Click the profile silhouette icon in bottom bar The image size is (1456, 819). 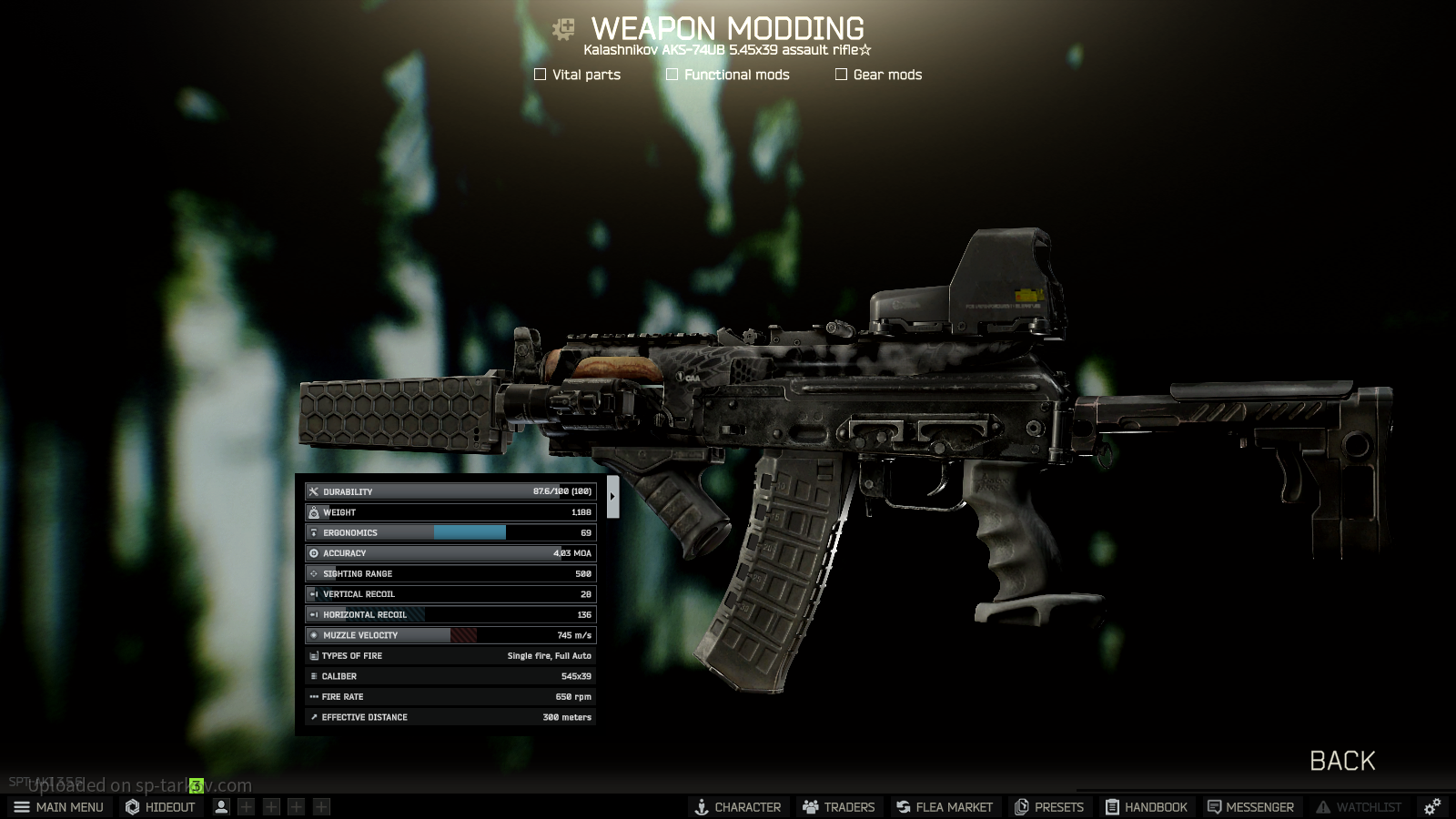pos(221,807)
